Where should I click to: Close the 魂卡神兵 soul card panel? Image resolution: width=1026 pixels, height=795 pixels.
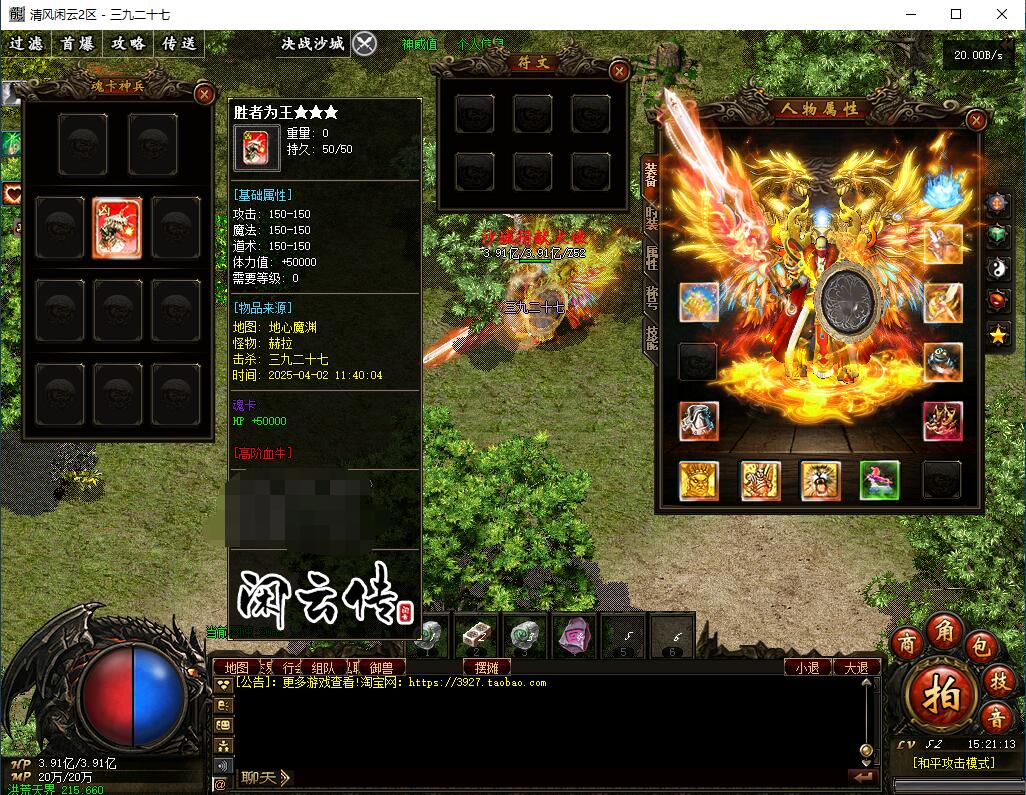tap(205, 94)
